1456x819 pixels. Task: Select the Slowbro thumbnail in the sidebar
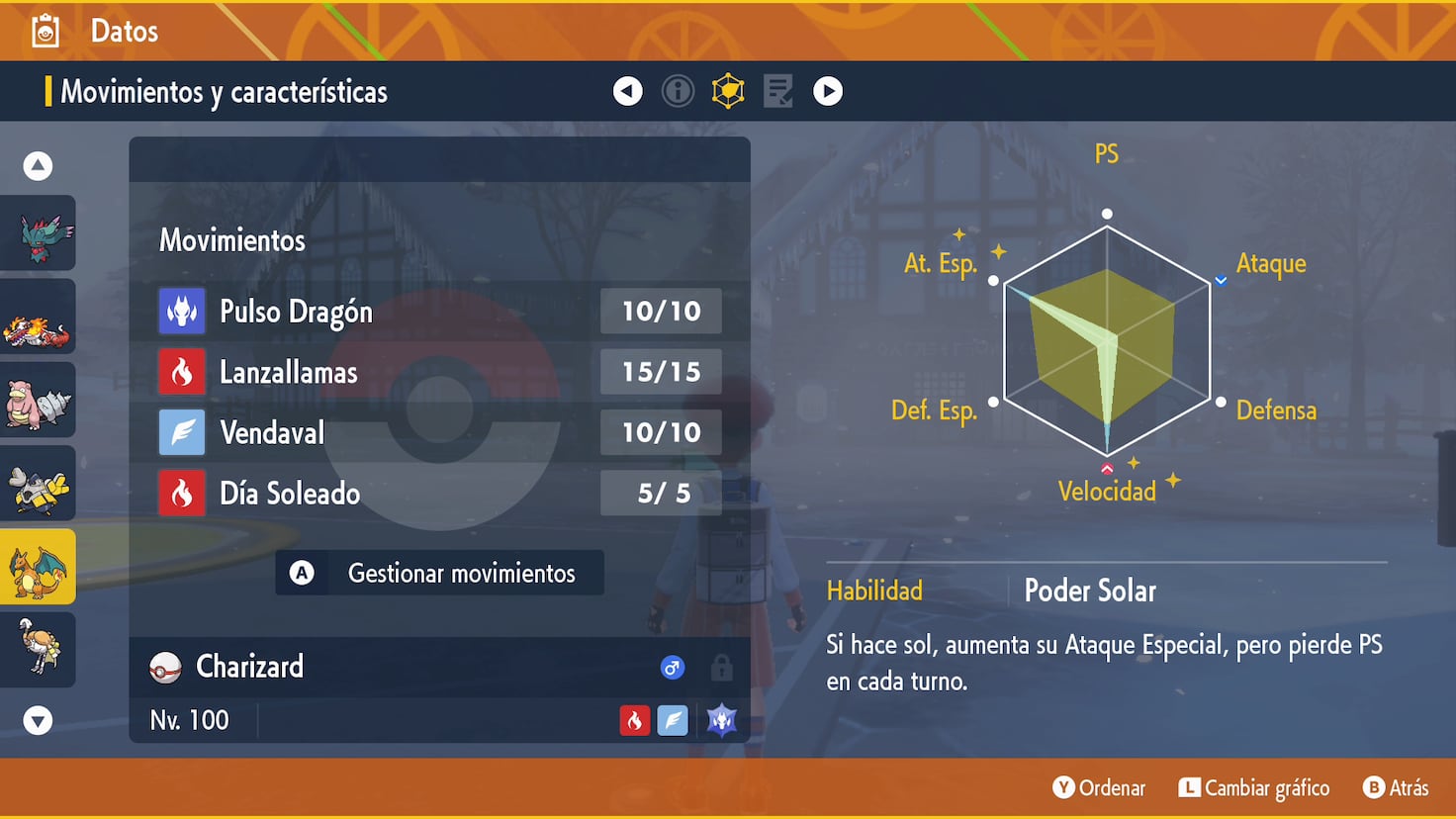38,400
